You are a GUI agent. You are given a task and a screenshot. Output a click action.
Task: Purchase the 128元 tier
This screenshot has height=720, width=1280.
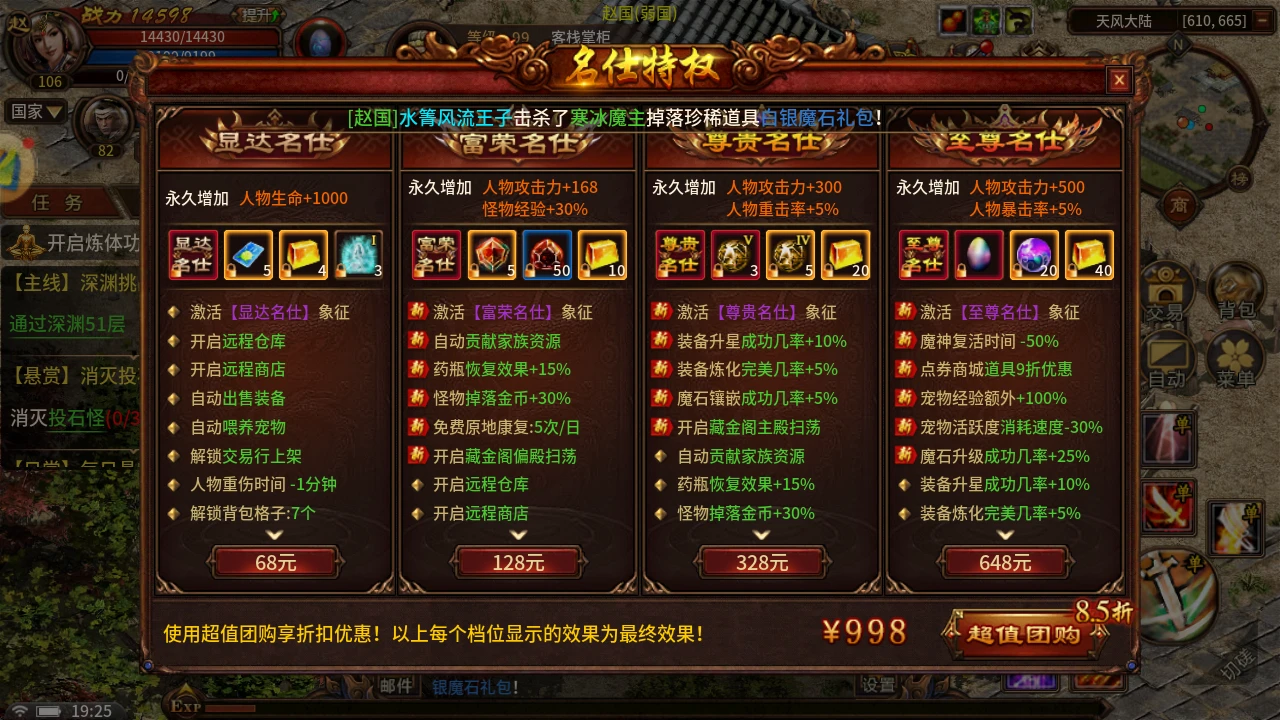point(517,562)
